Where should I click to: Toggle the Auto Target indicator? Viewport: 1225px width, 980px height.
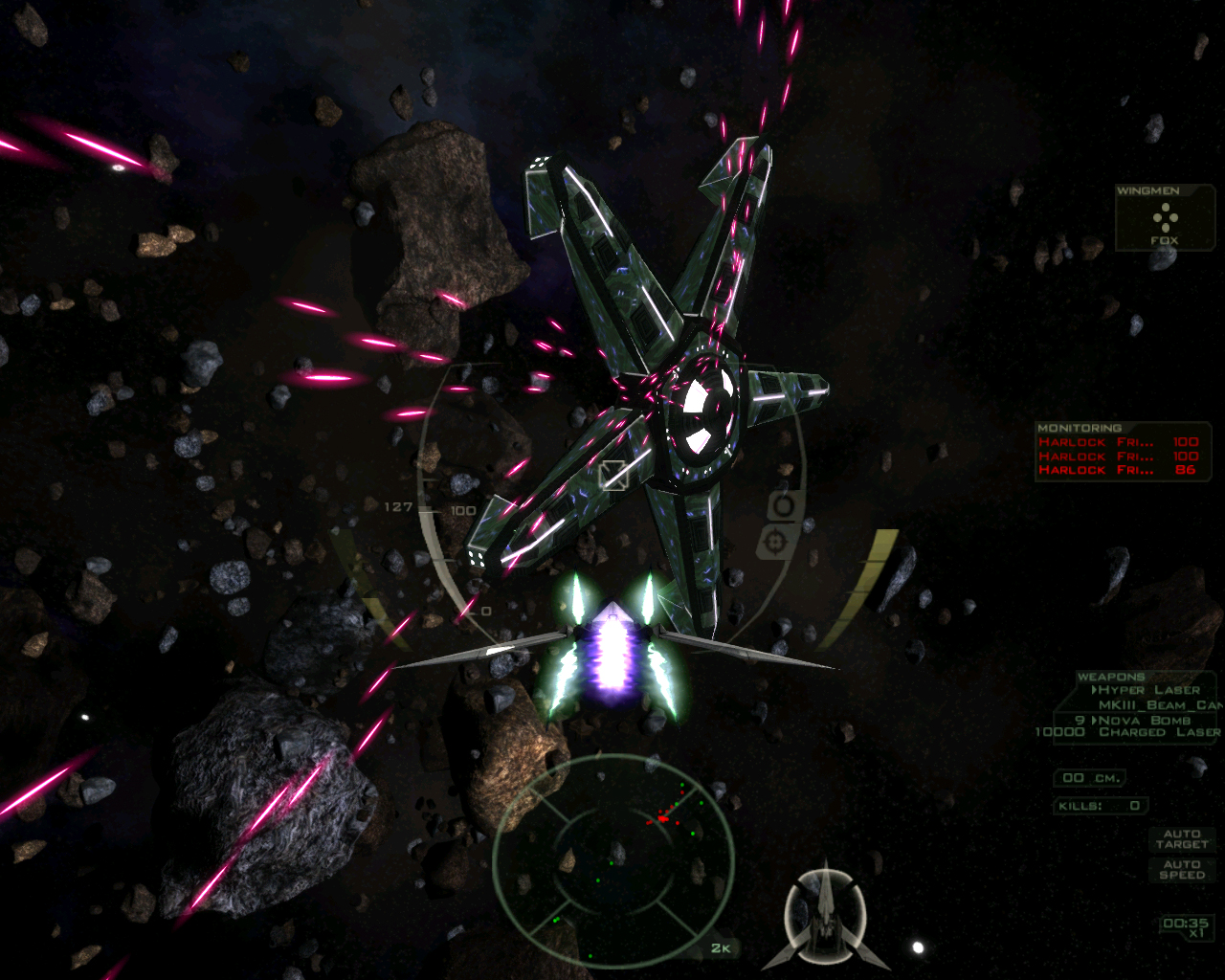1182,839
